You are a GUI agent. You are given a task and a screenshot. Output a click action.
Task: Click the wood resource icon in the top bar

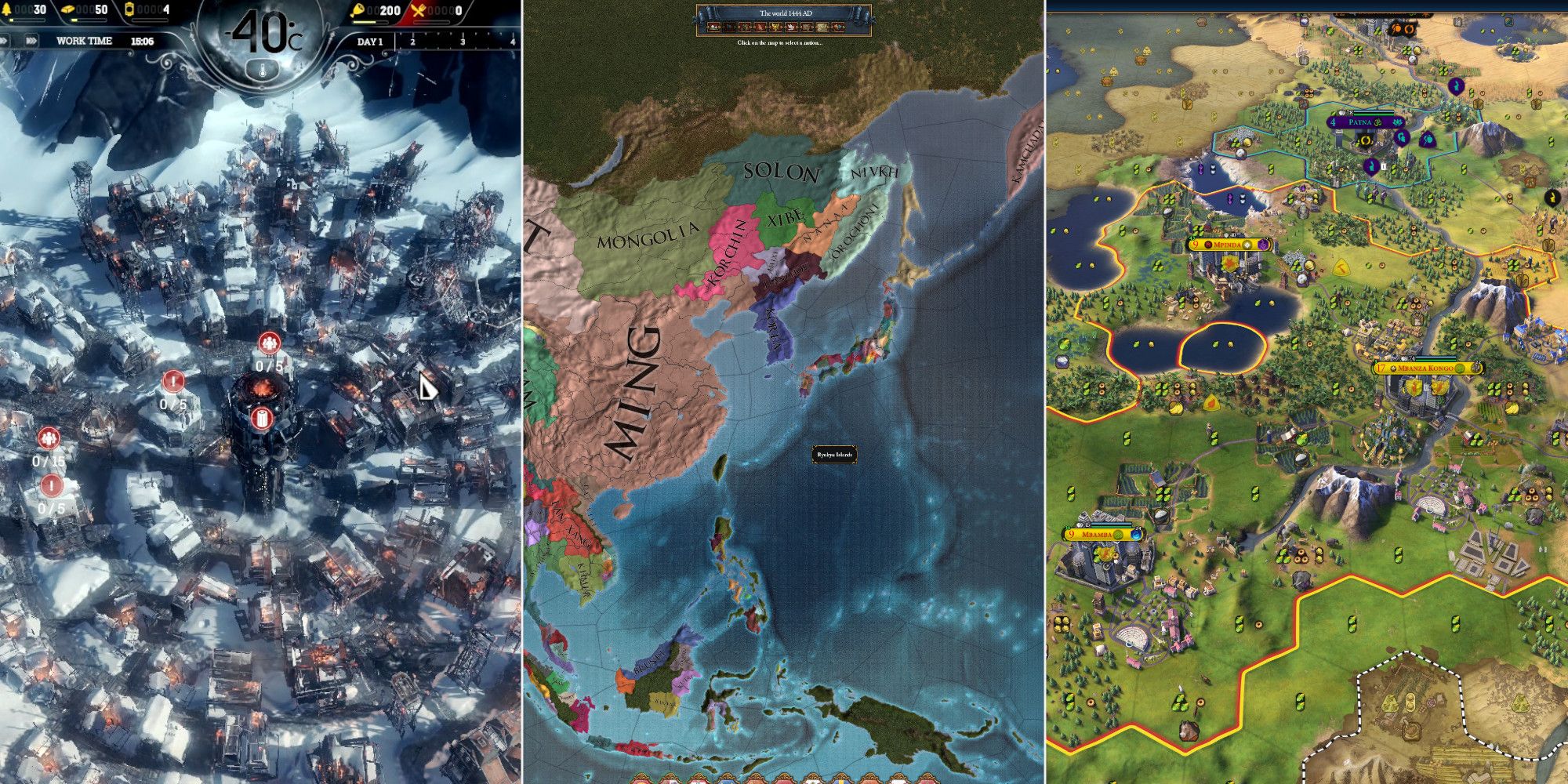pos(8,9)
